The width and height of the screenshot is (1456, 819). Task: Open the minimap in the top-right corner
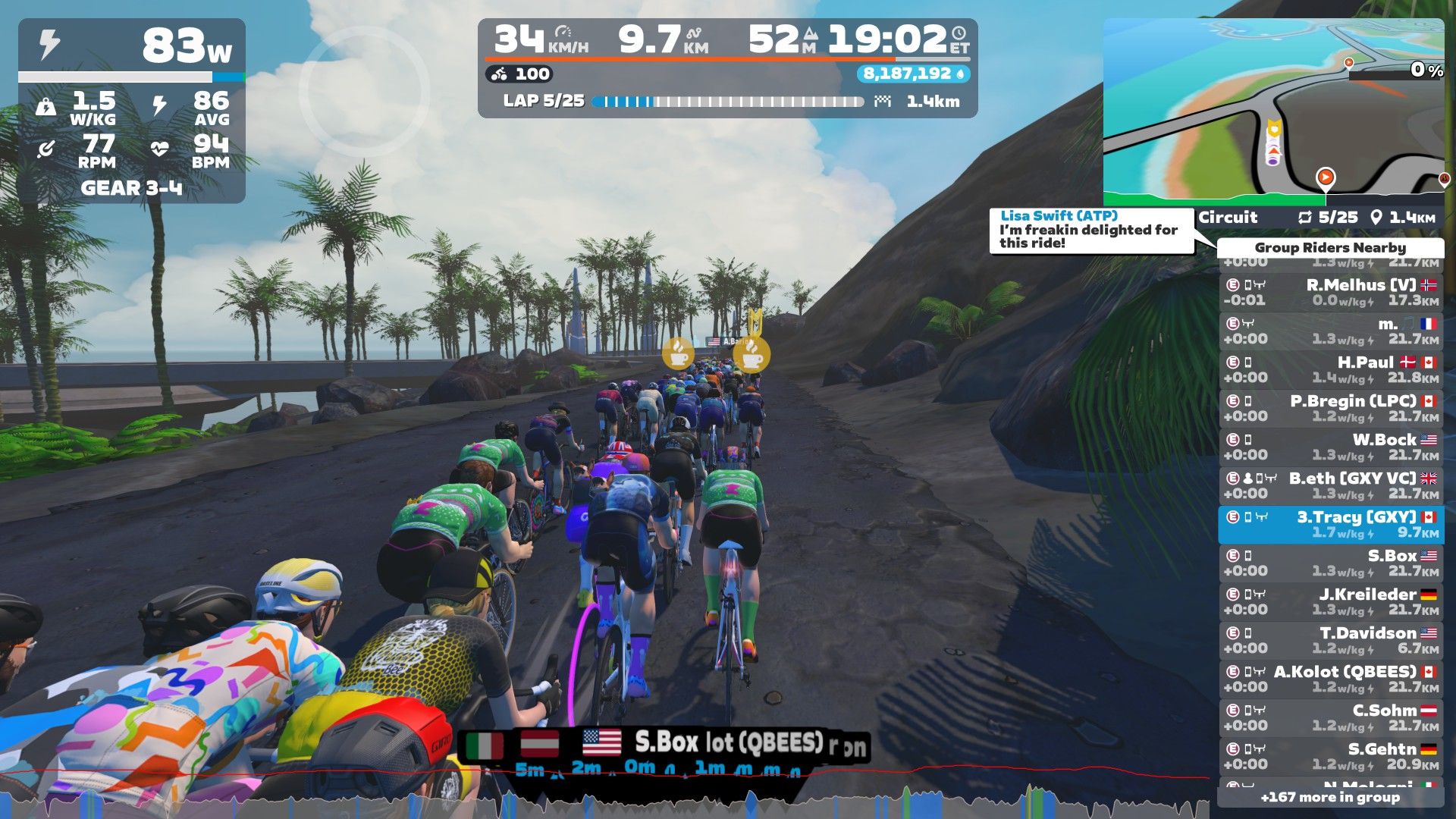(1272, 111)
